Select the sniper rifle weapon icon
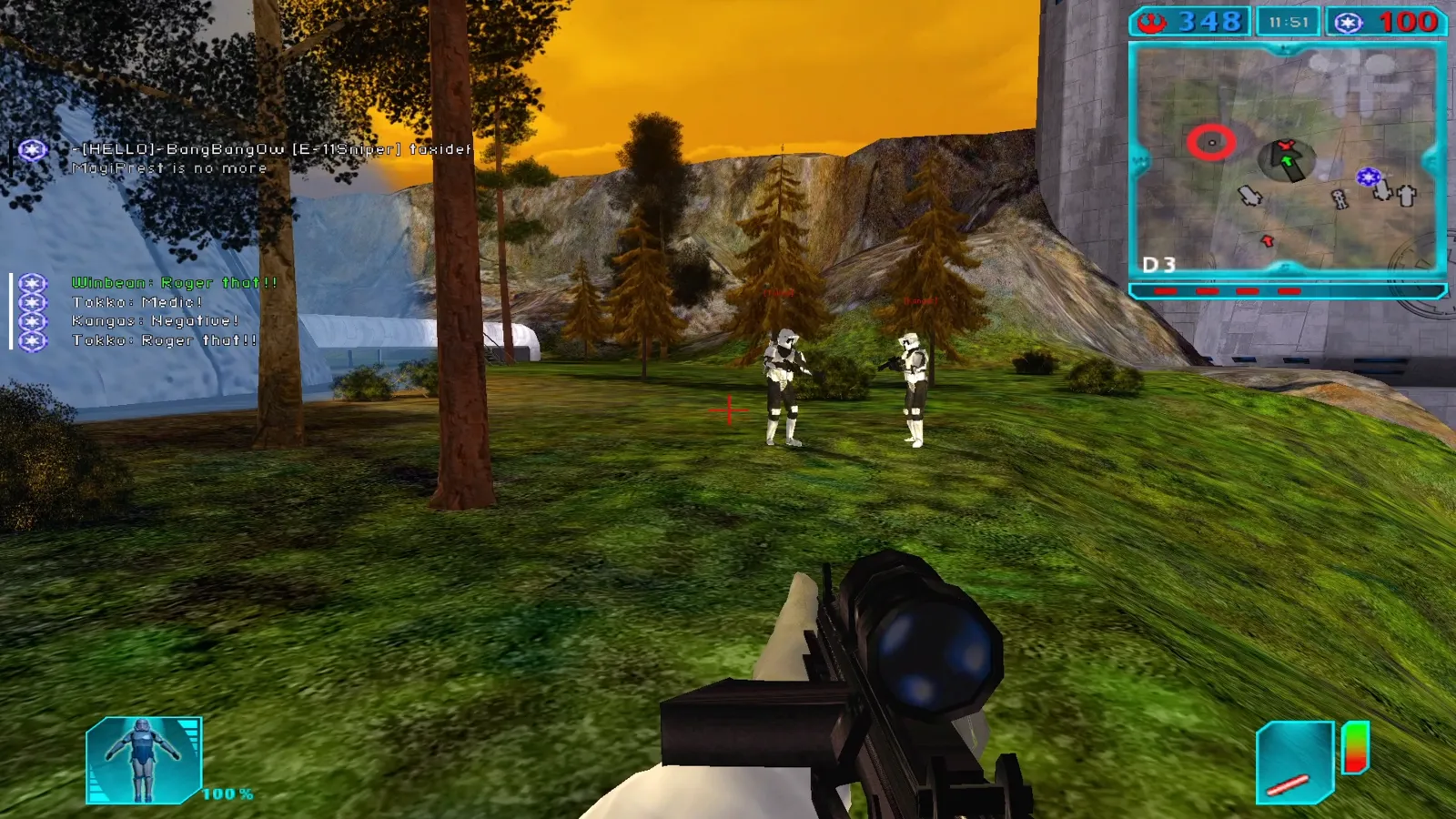Screen dimensions: 1456x819 [x=1294, y=764]
